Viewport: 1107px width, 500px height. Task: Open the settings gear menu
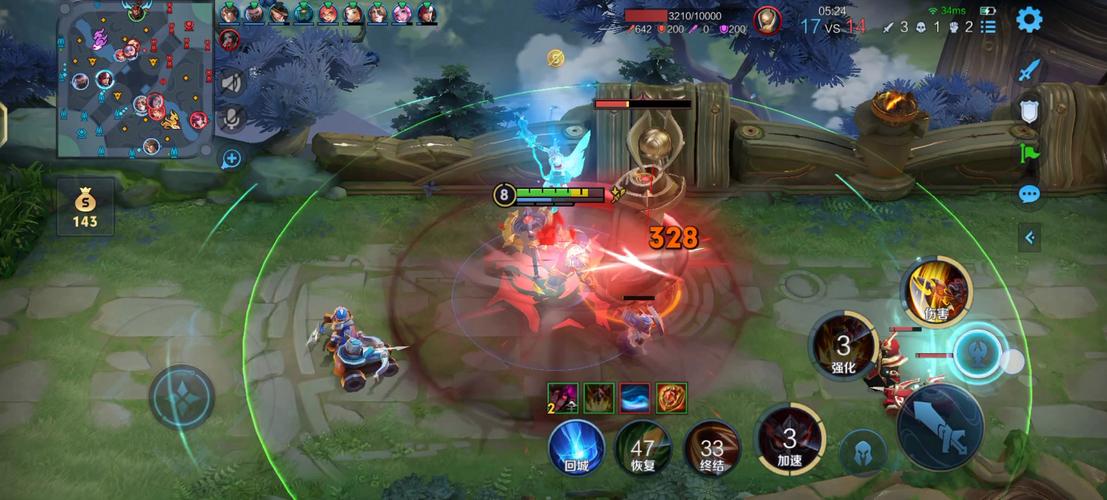click(x=1029, y=19)
